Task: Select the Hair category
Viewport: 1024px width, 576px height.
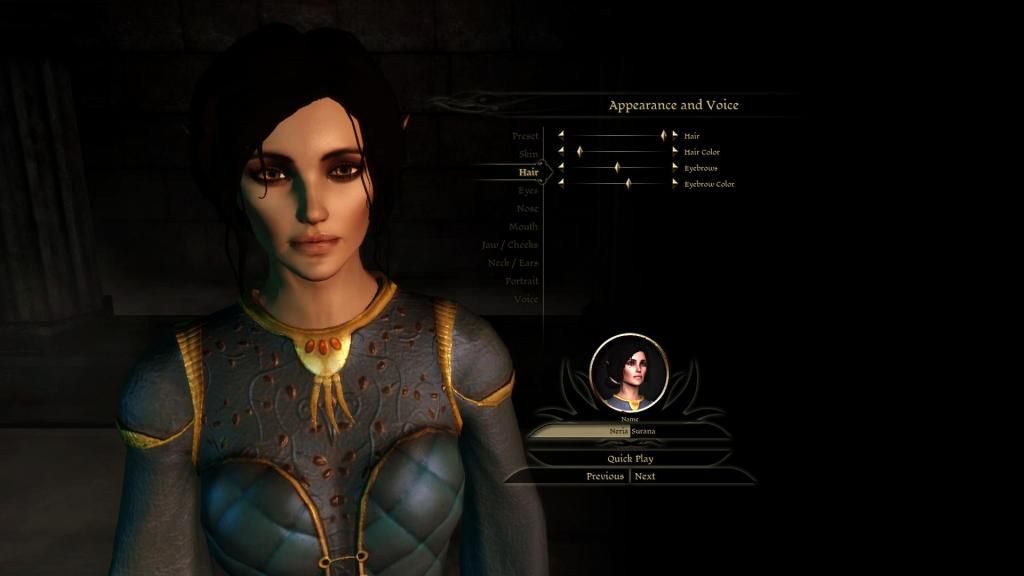Action: (x=529, y=172)
